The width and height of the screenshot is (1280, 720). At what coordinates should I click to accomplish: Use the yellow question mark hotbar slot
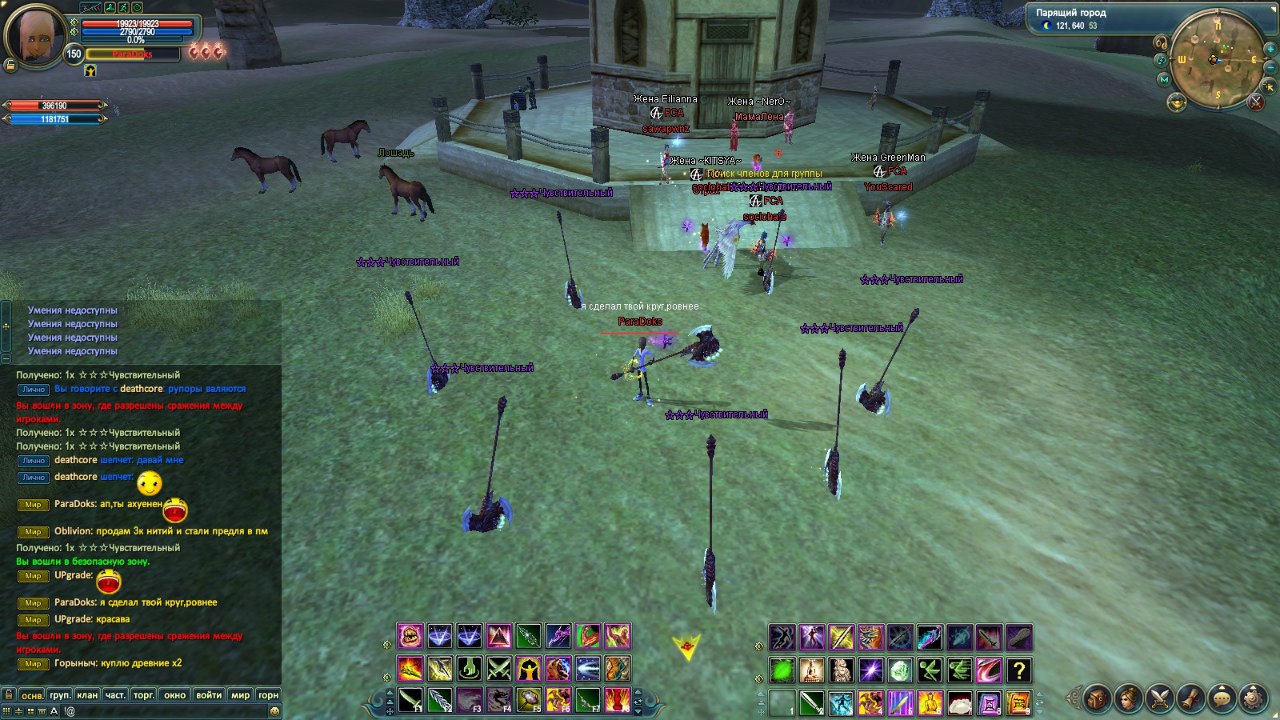point(1018,670)
